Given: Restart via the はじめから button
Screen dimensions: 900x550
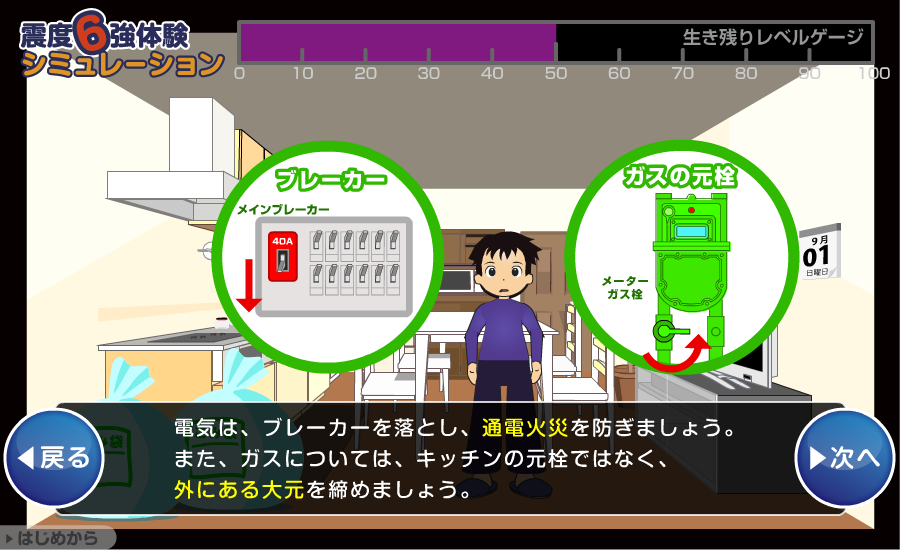Looking at the screenshot, I should (56, 539).
